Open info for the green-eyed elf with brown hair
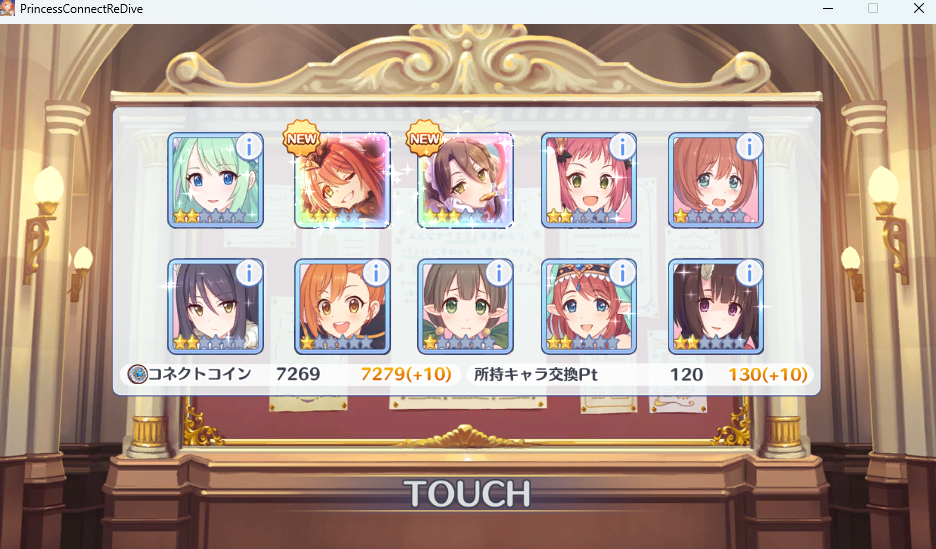The width and height of the screenshot is (936, 549). [498, 273]
